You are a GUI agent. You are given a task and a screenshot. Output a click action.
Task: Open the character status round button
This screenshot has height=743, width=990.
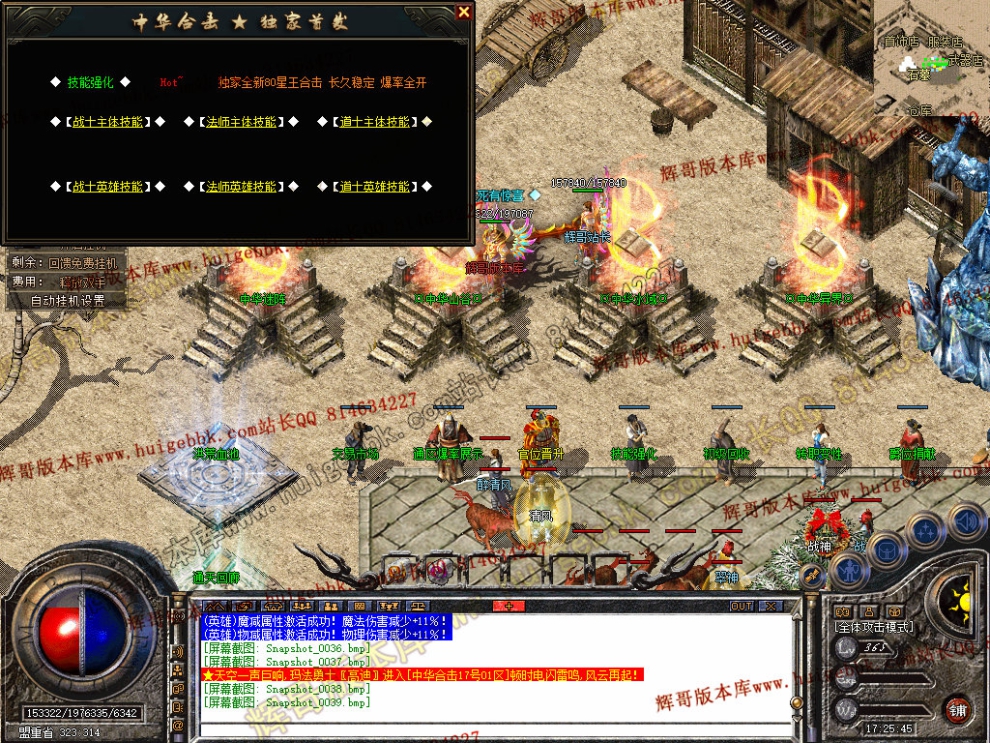tap(848, 570)
